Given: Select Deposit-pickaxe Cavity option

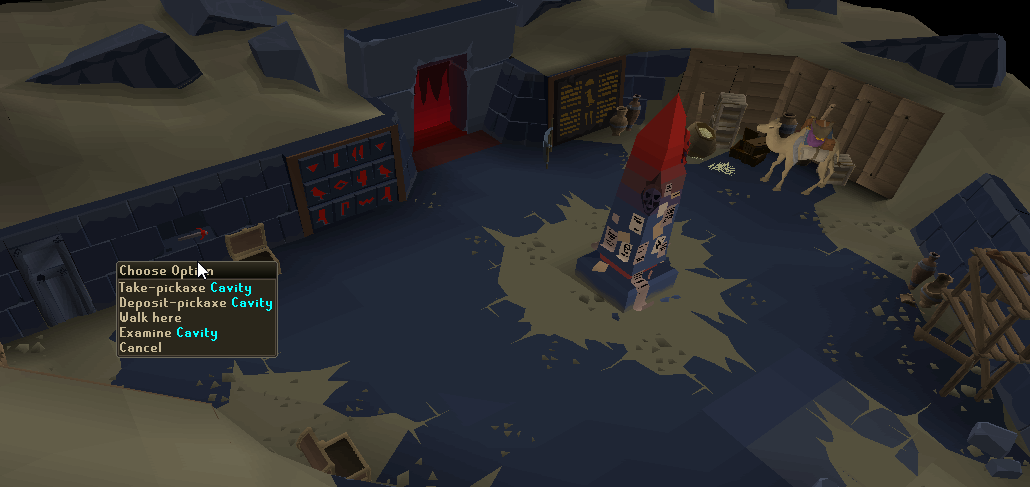Looking at the screenshot, I should pos(195,302).
